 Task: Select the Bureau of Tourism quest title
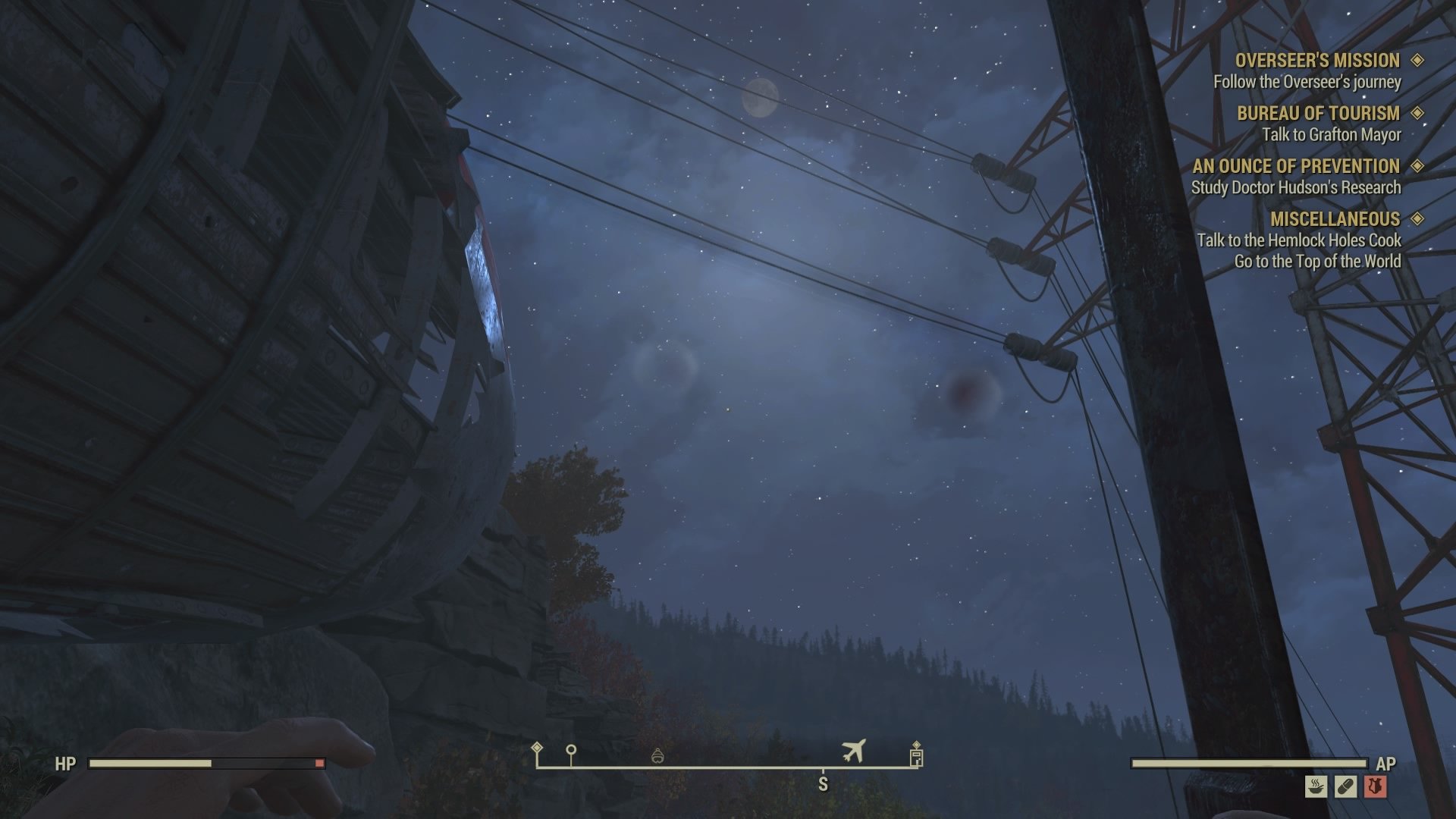(1319, 114)
